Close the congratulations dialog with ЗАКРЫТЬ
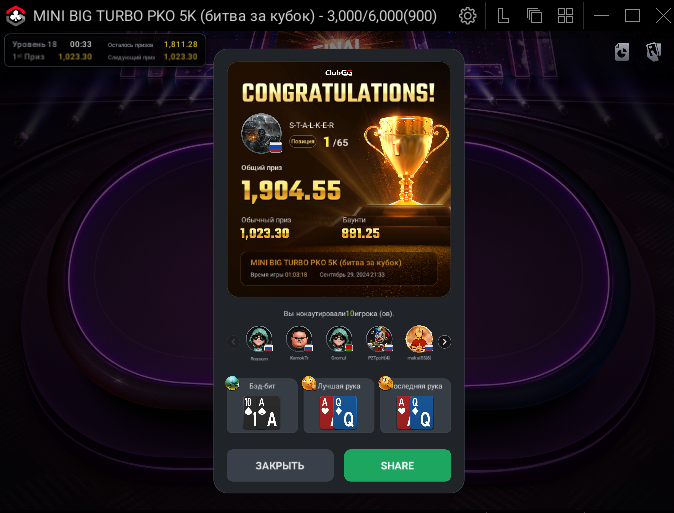674x513 pixels. (x=280, y=466)
